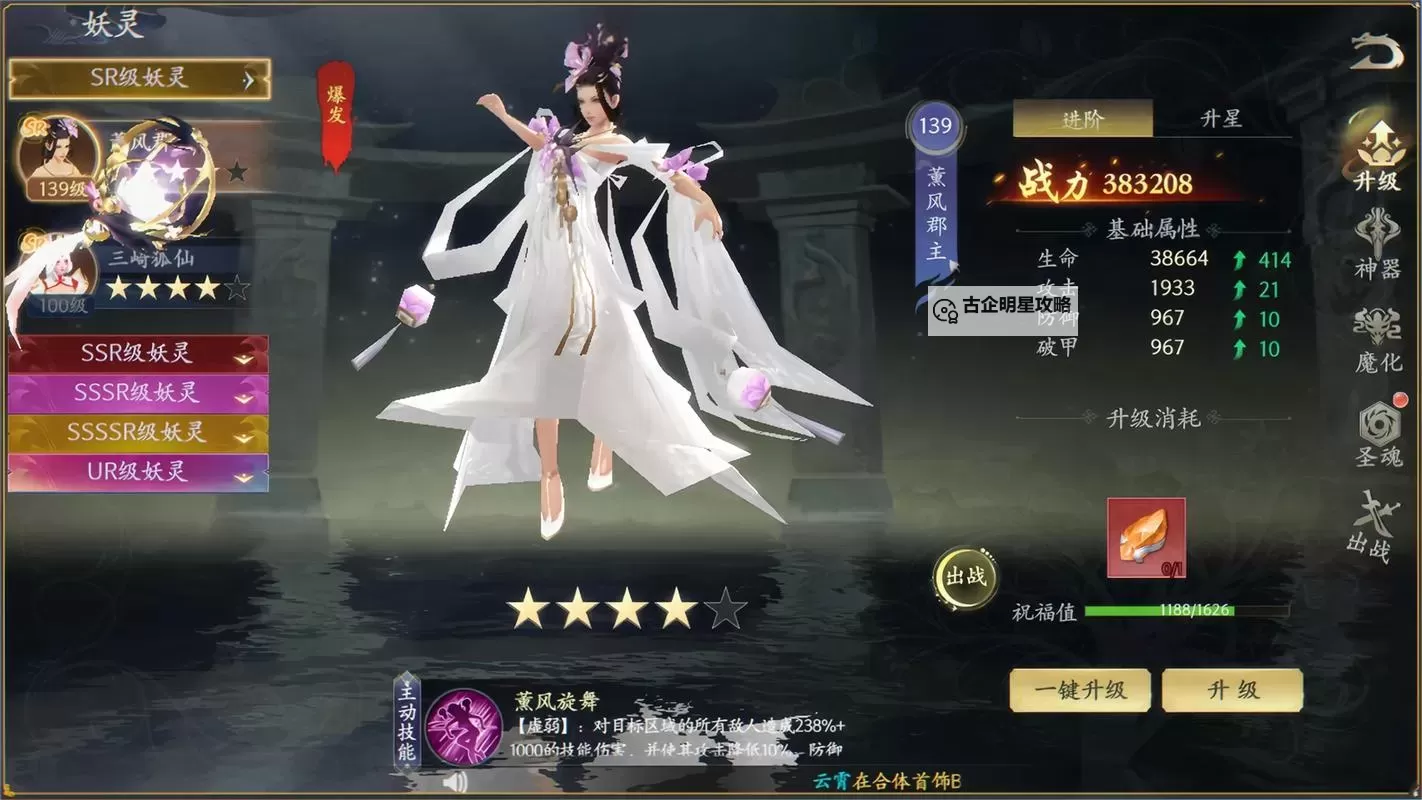This screenshot has width=1422, height=800.
Task: Expand the UR级妖灵 category
Action: coord(138,472)
